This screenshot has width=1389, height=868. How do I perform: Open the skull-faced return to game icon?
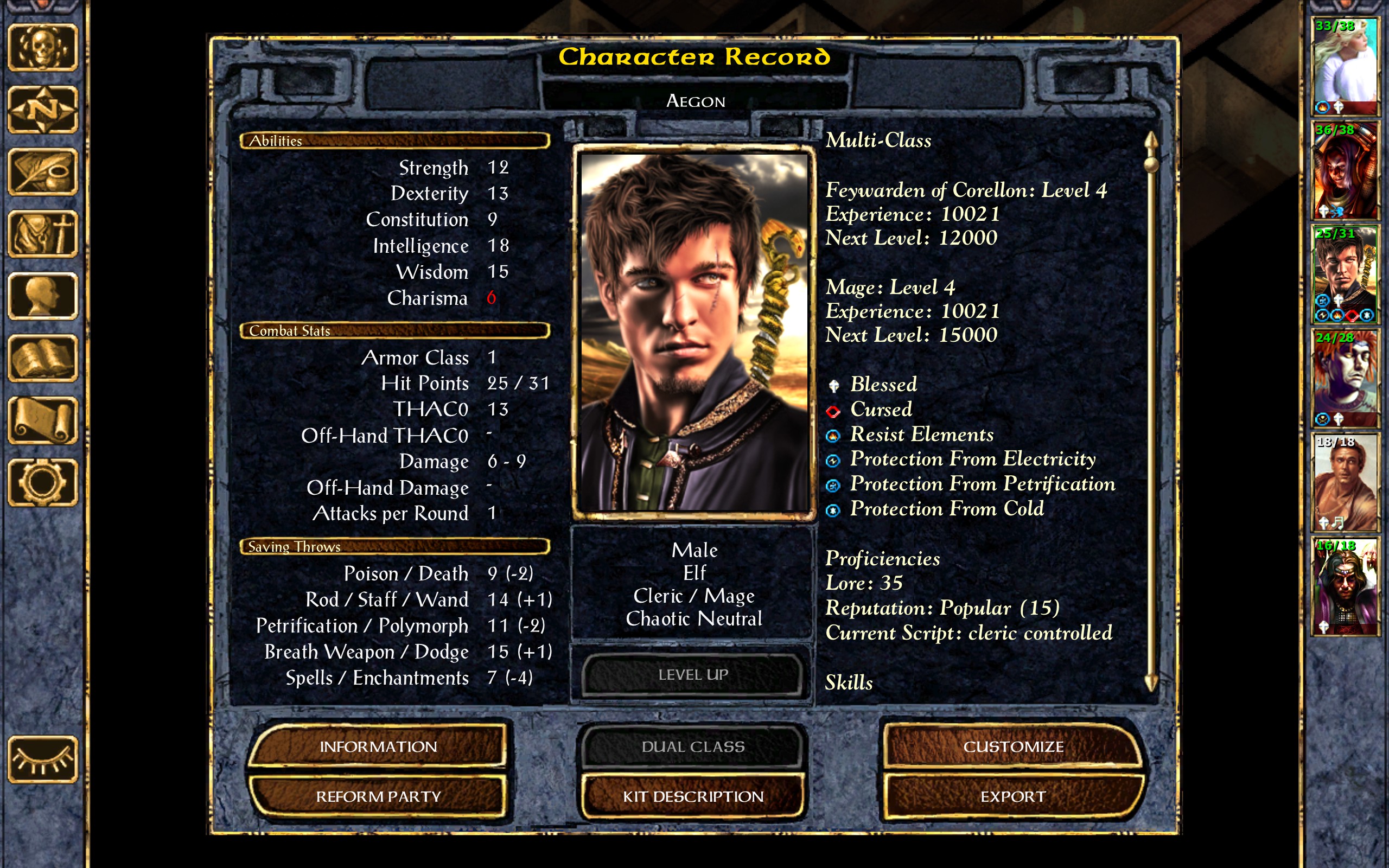[42, 48]
